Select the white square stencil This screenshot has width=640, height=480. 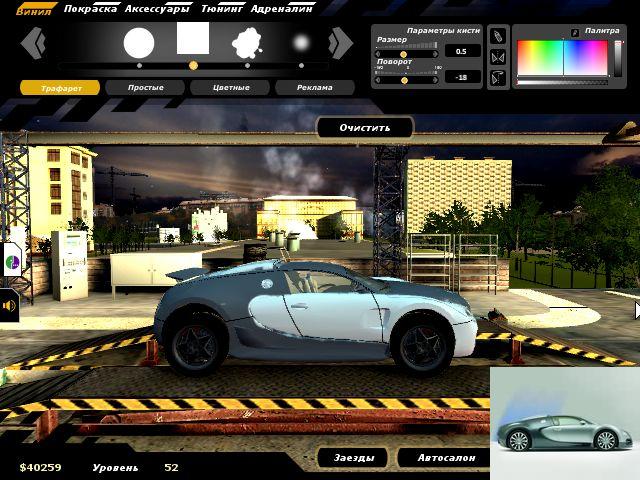(x=193, y=38)
